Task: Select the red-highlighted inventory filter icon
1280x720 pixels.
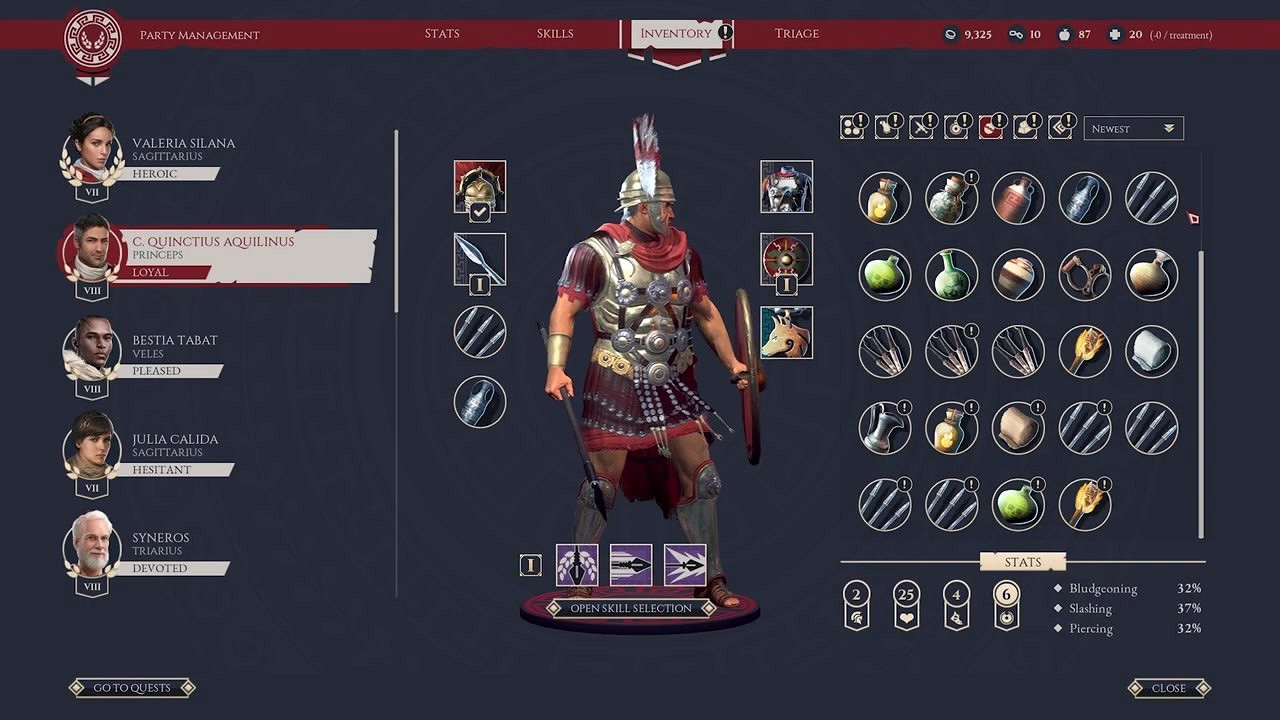Action: tap(990, 128)
